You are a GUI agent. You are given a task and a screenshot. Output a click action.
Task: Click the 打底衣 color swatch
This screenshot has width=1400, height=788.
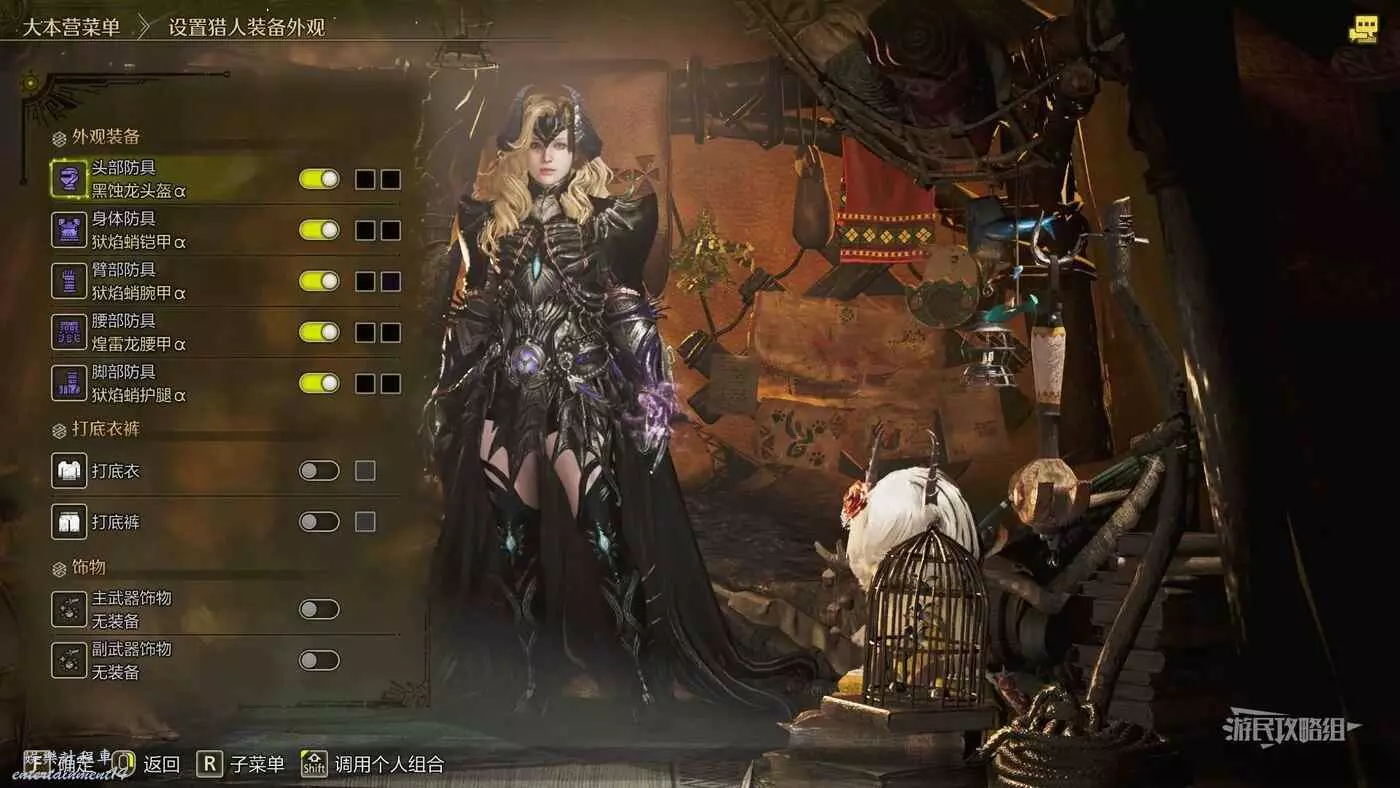[365, 470]
